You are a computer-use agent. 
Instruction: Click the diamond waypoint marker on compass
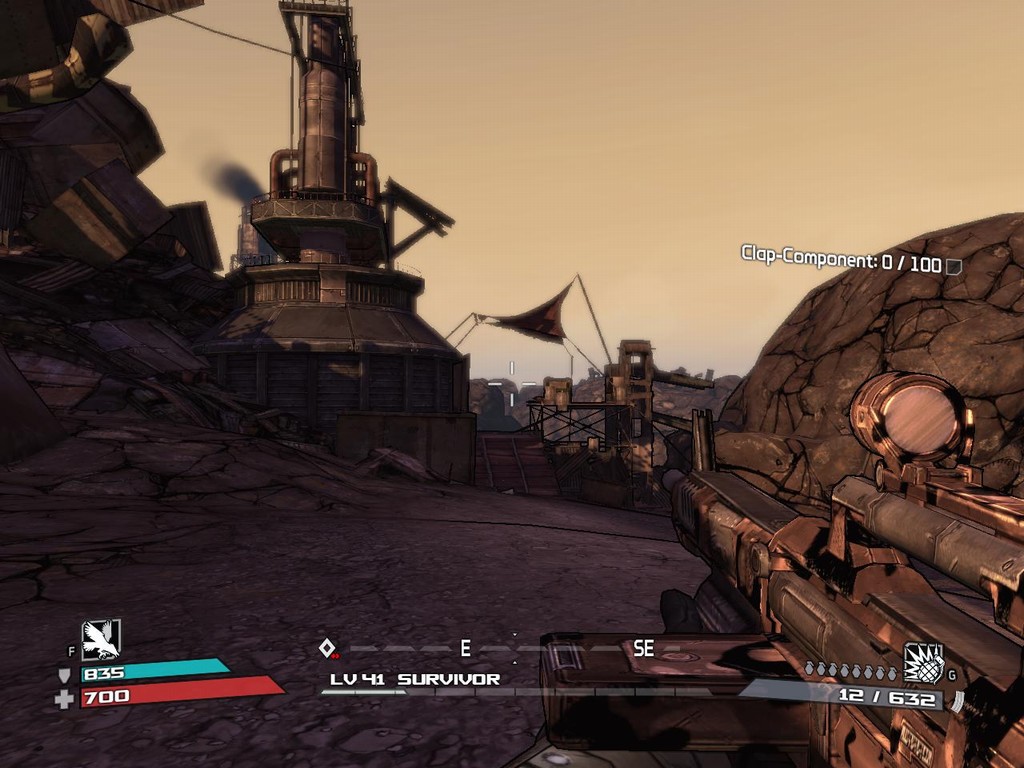[x=326, y=648]
